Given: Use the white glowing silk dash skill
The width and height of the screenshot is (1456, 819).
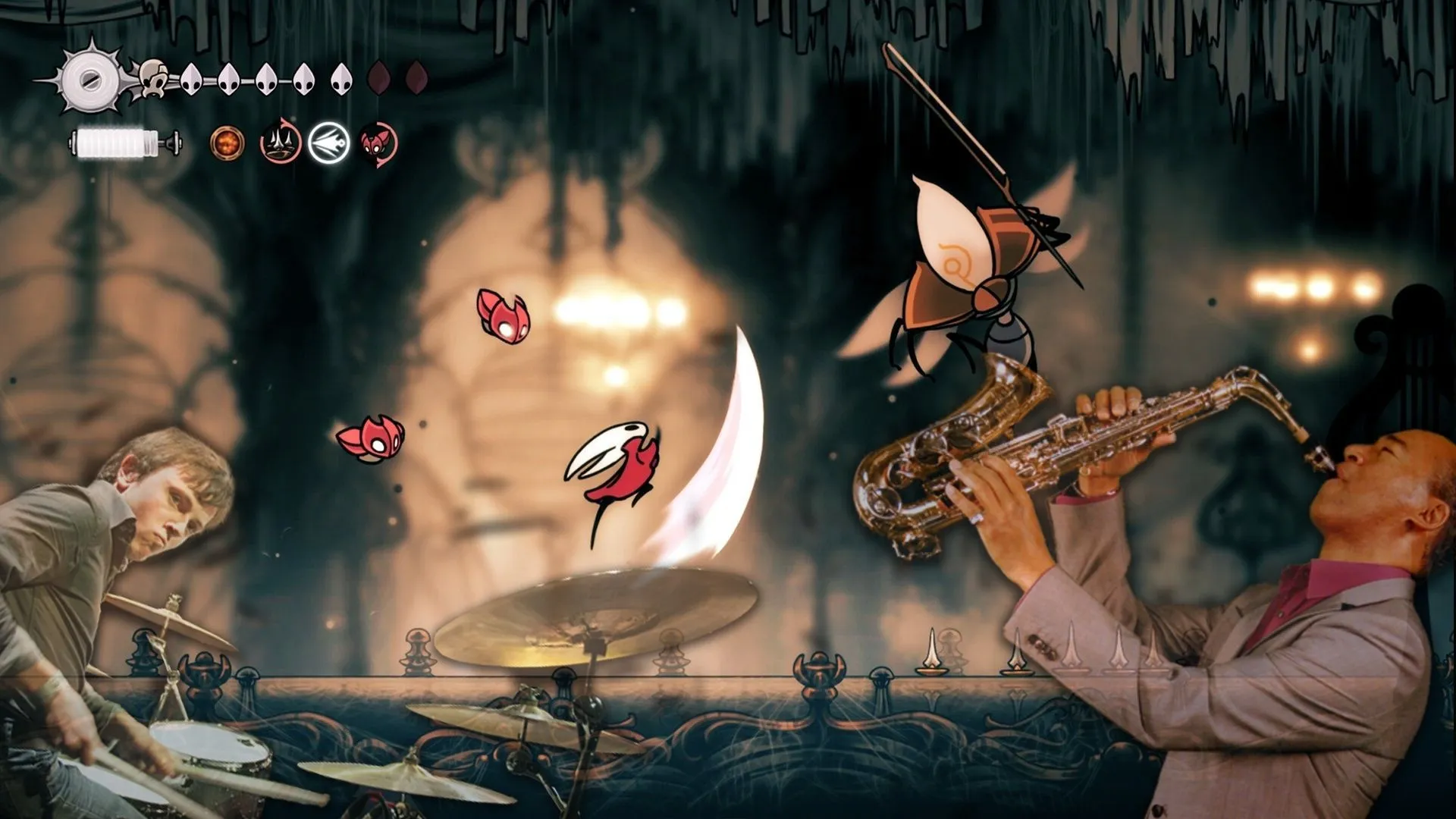Looking at the screenshot, I should [328, 143].
